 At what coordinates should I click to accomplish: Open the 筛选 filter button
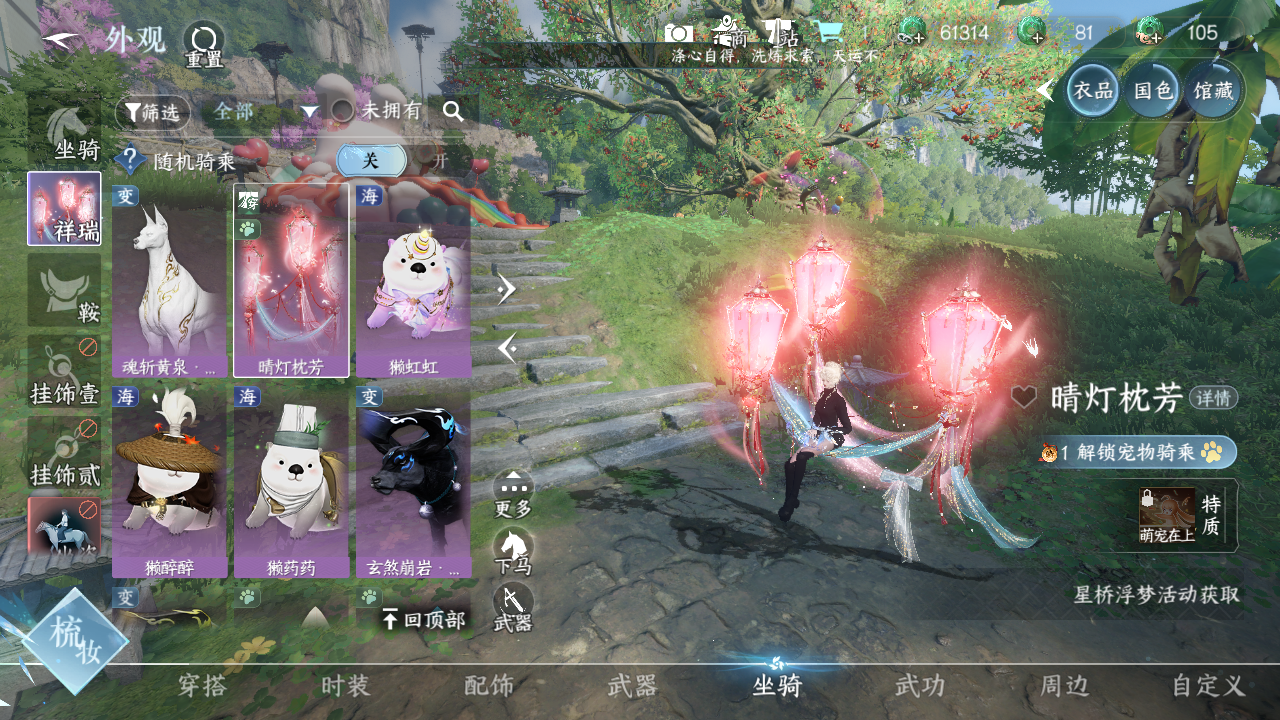click(152, 112)
